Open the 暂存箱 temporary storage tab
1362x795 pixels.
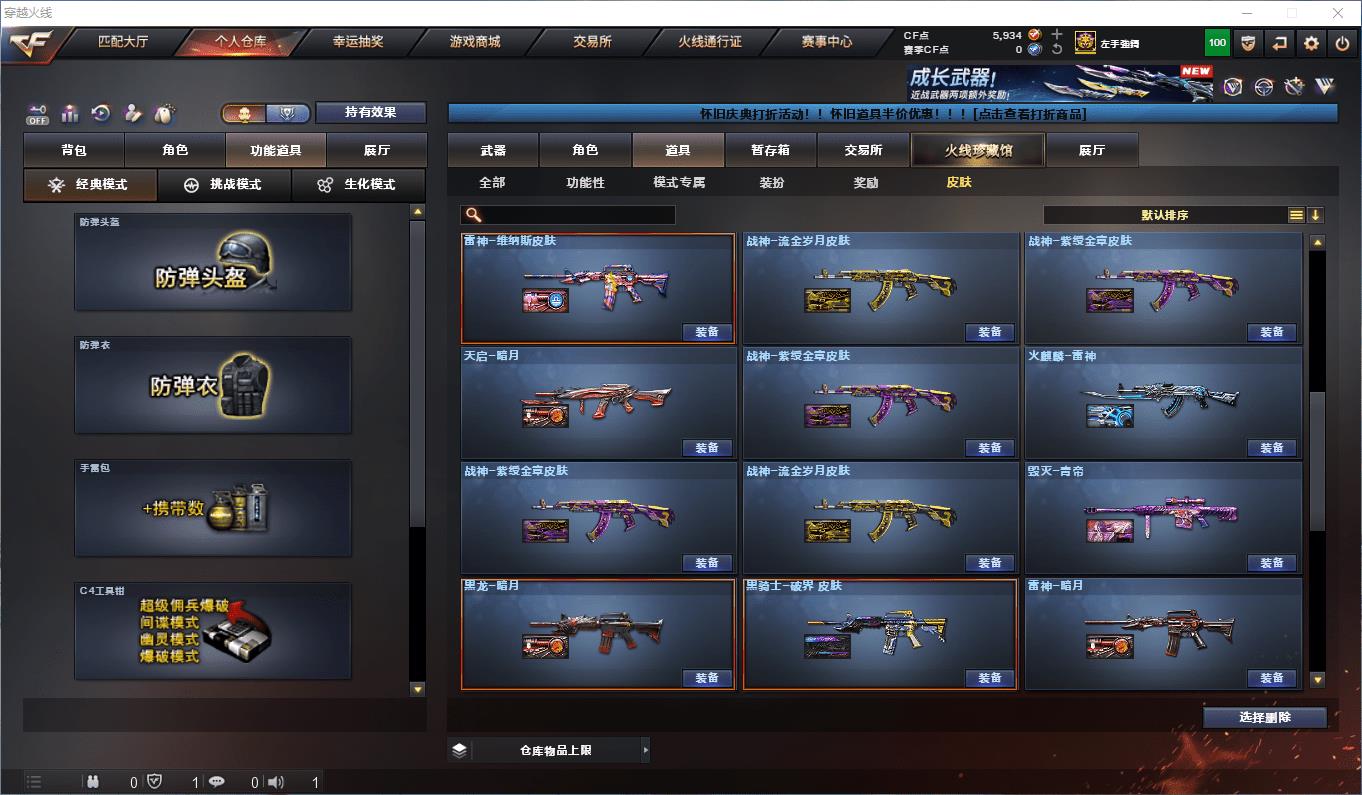(x=770, y=150)
